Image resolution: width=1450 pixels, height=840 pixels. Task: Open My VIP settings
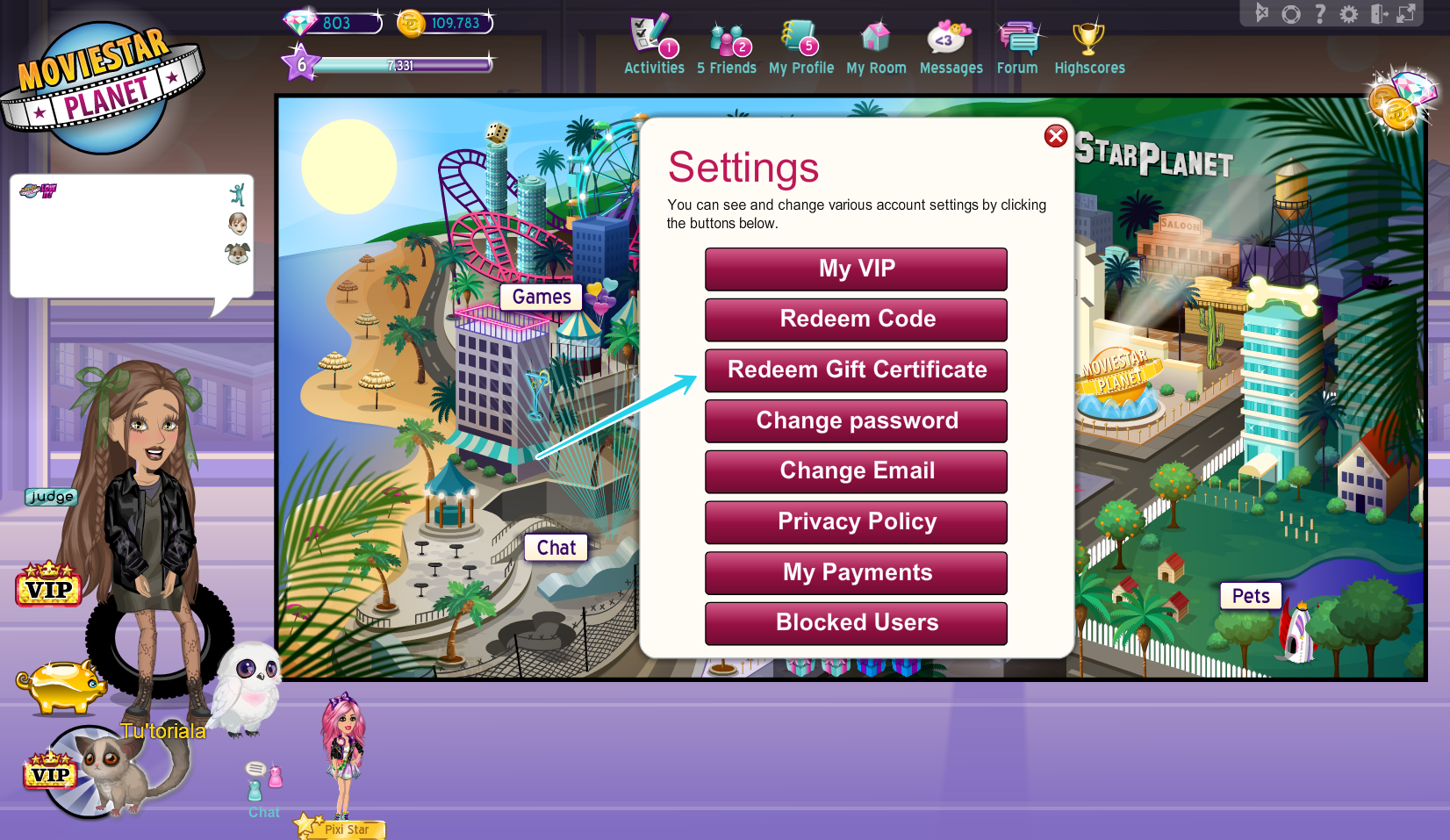pyautogui.click(x=856, y=269)
